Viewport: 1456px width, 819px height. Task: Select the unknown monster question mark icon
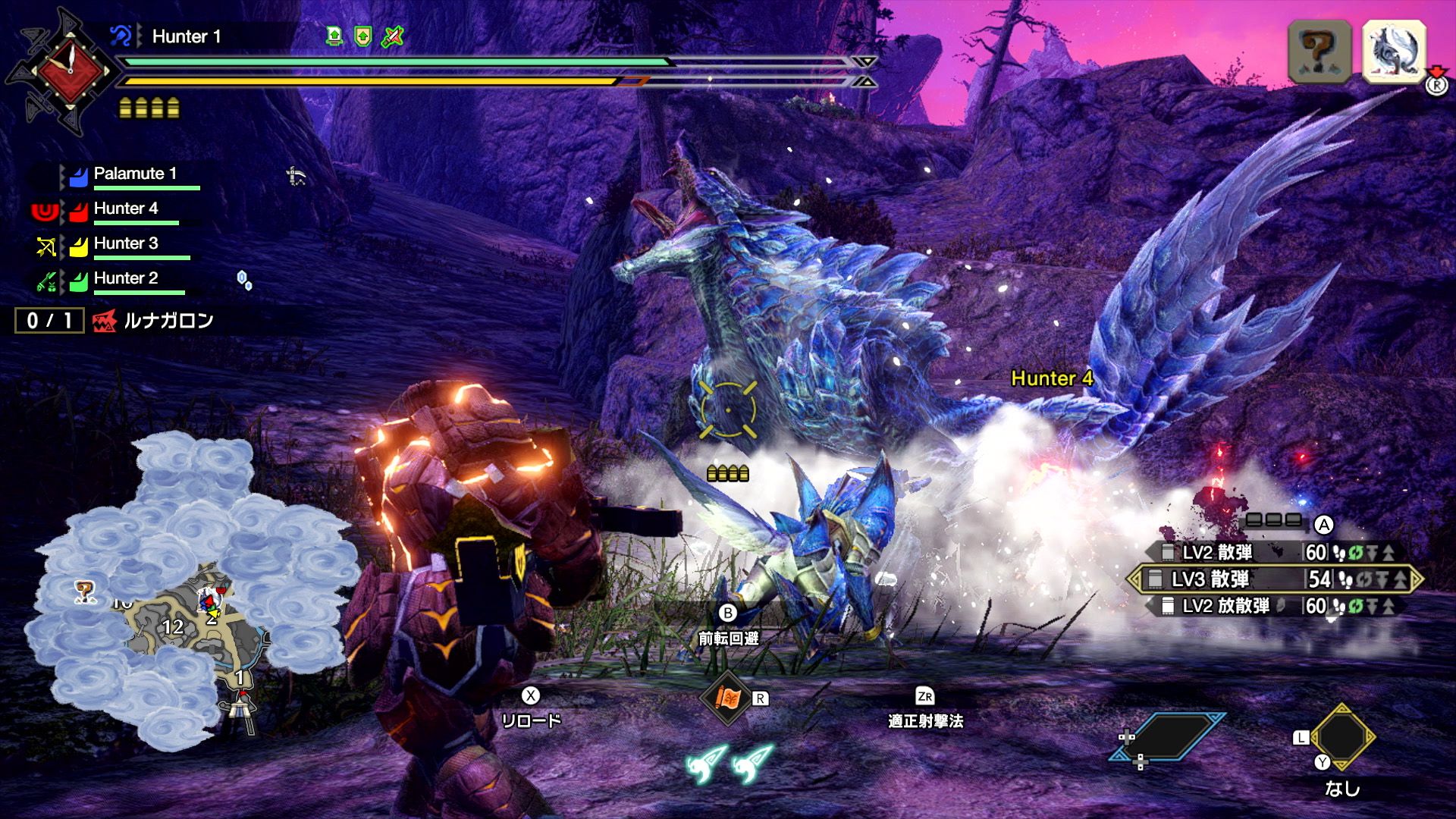pyautogui.click(x=1319, y=50)
